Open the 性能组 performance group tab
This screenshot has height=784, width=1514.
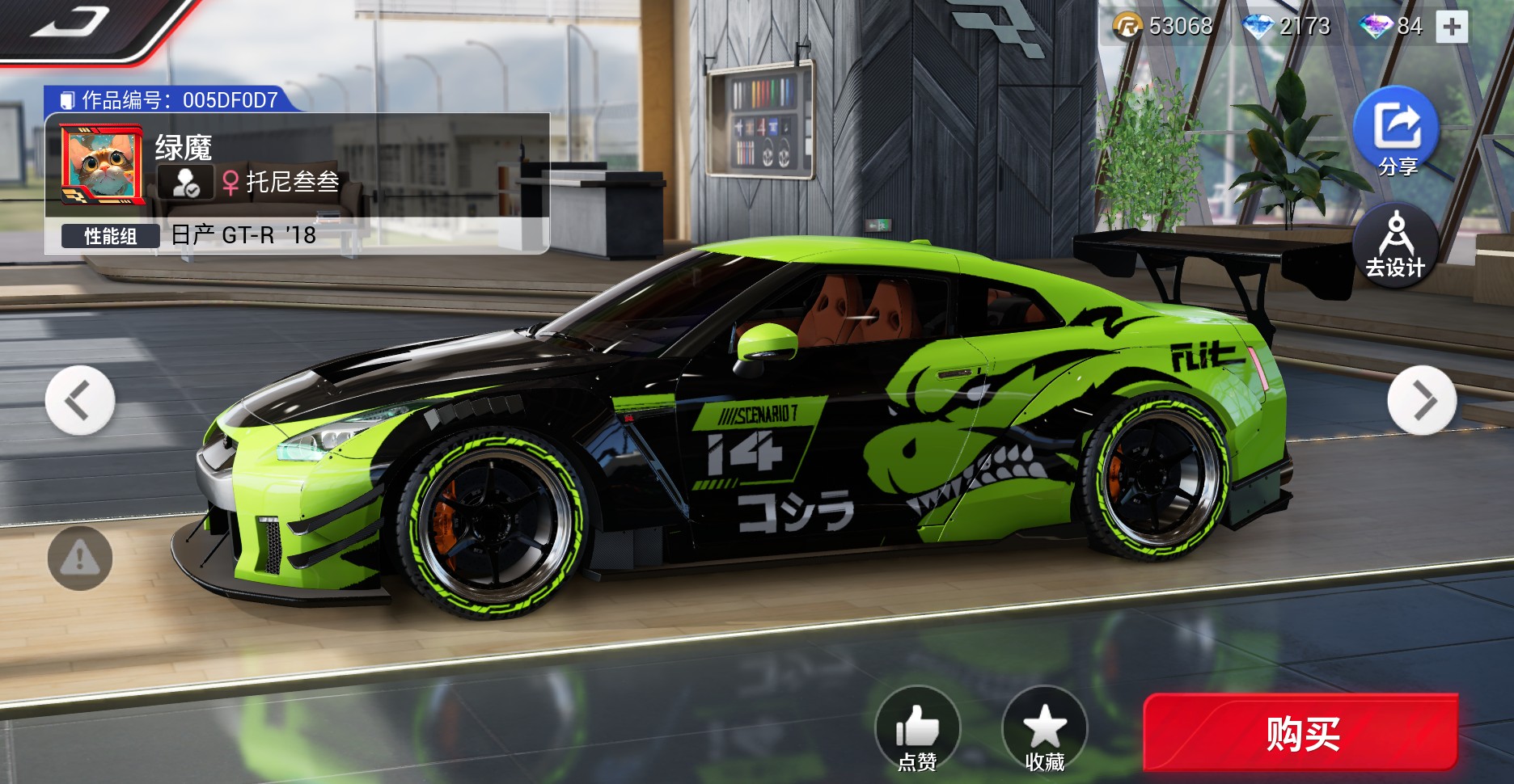112,236
